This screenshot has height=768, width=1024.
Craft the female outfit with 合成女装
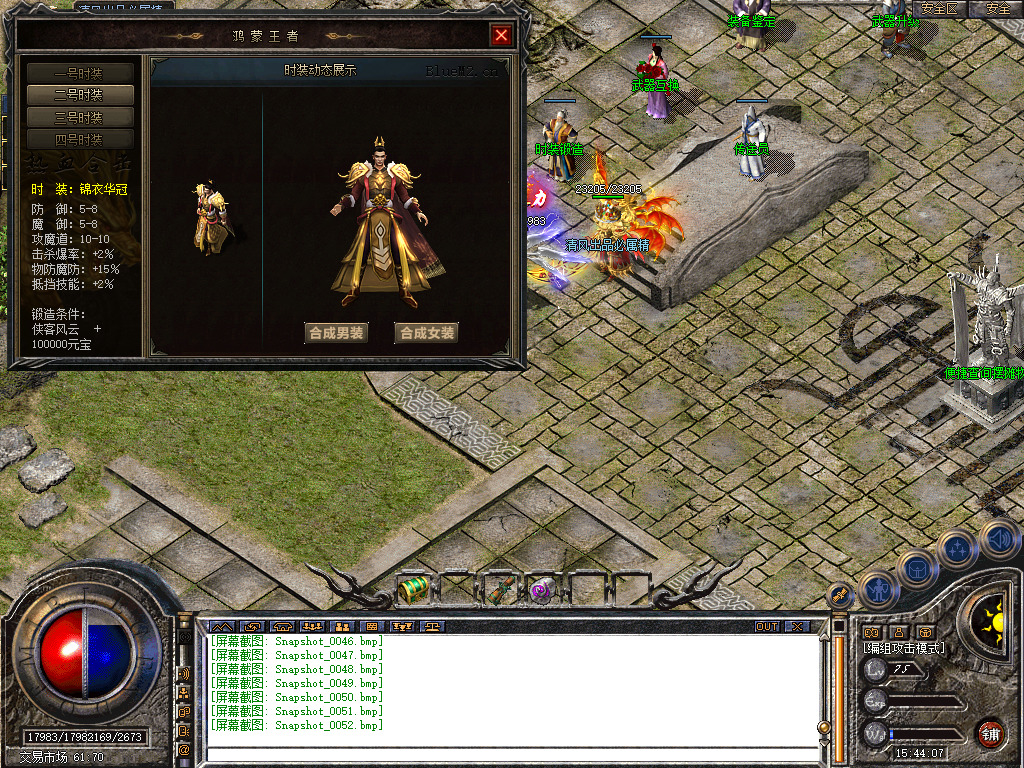(426, 333)
